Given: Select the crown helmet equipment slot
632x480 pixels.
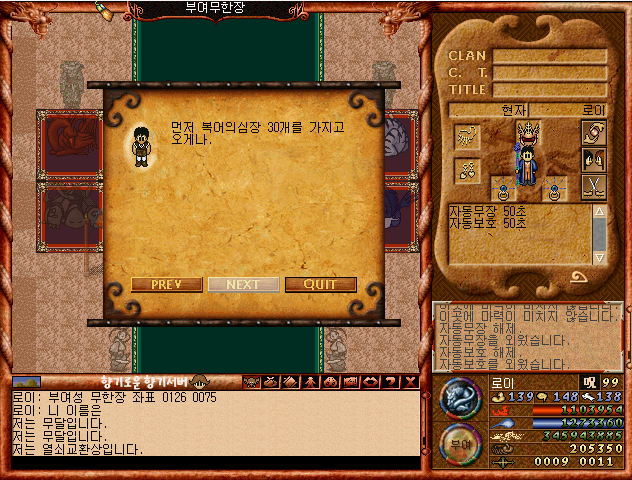Looking at the screenshot, I should pos(528,132).
